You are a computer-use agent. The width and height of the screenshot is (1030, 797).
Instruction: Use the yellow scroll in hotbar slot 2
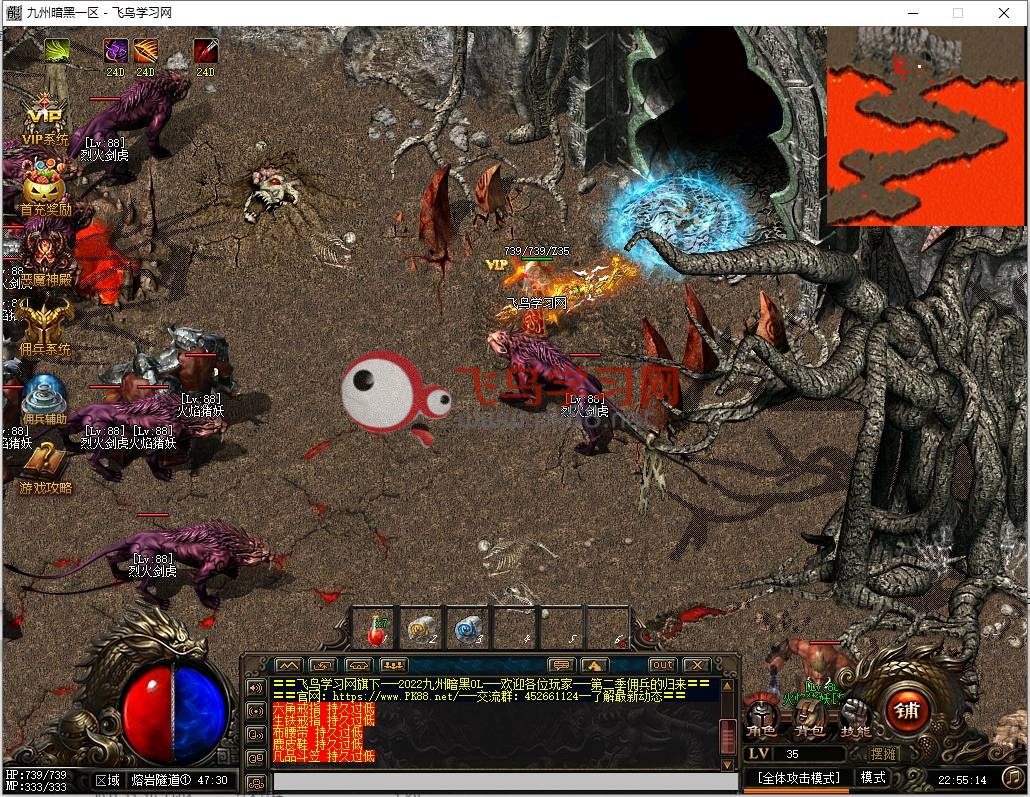point(421,629)
